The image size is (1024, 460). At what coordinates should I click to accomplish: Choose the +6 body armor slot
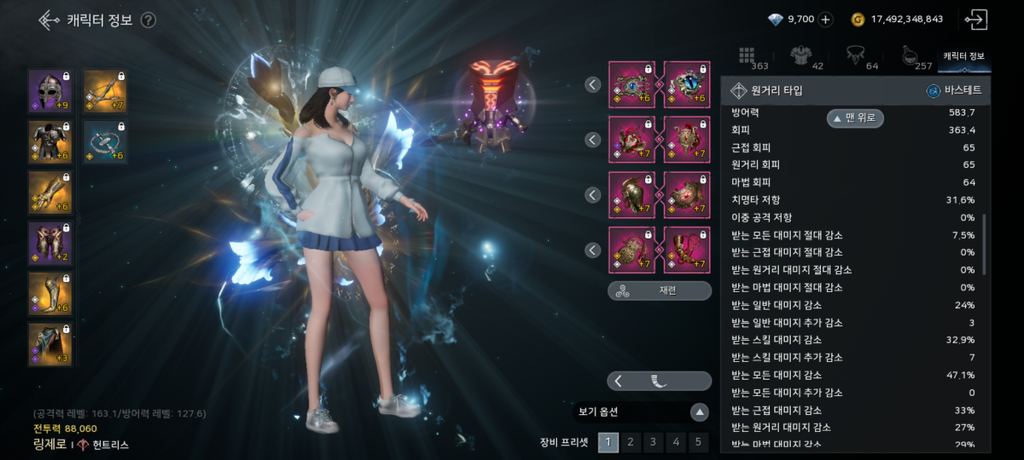click(49, 141)
